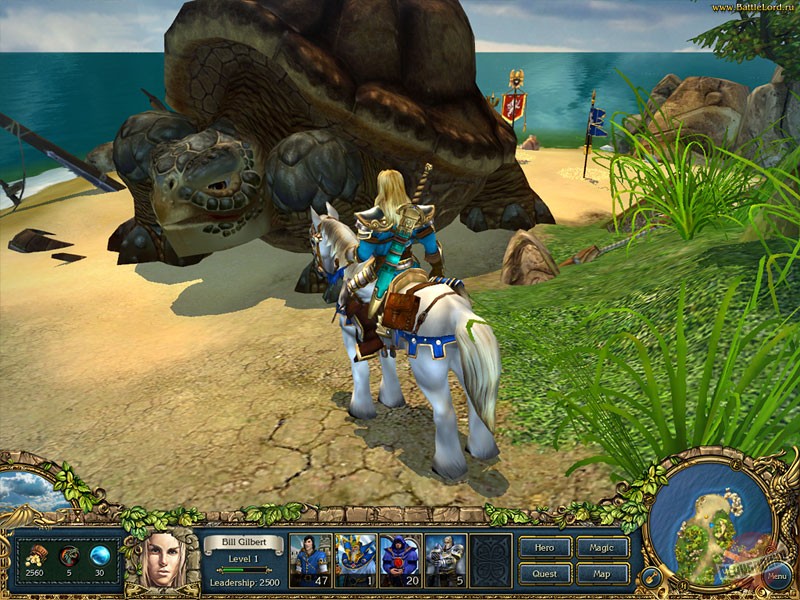Image resolution: width=800 pixels, height=600 pixels.
Task: Open the Magic spellbook
Action: [603, 547]
